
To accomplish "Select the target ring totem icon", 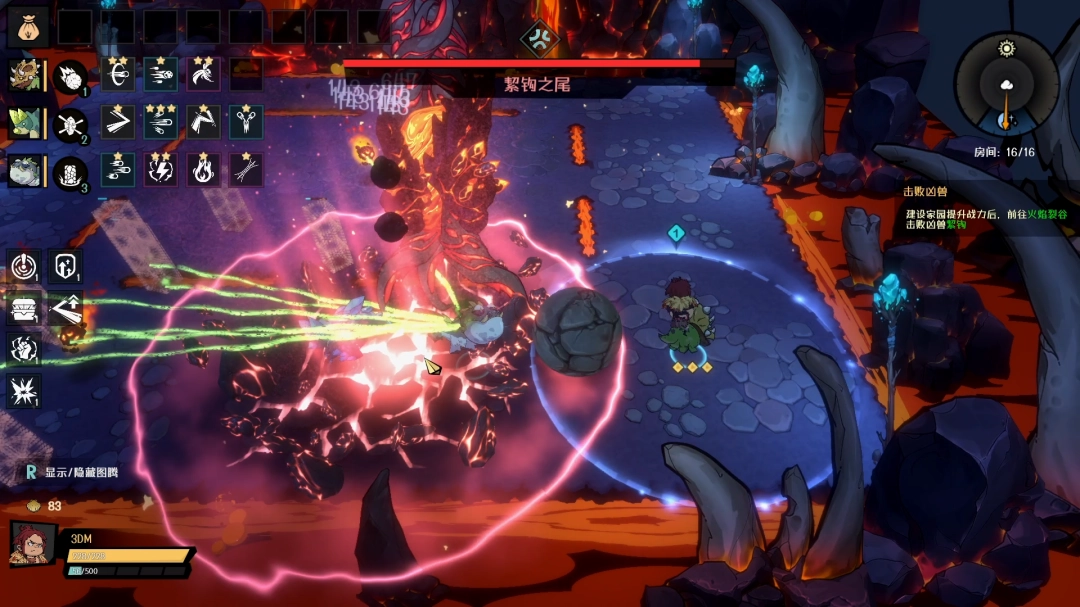I will [24, 266].
